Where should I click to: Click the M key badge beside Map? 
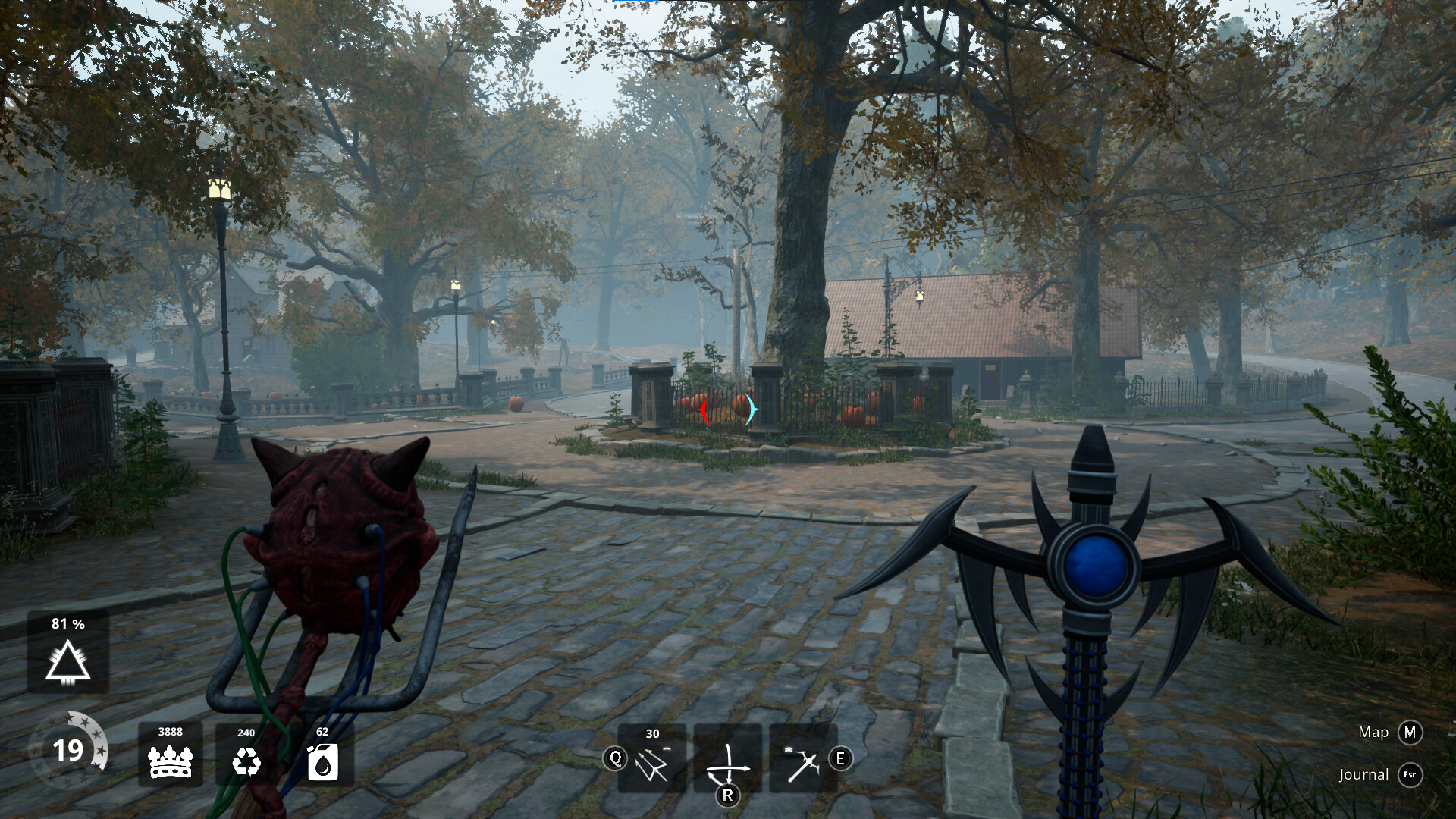[1412, 733]
